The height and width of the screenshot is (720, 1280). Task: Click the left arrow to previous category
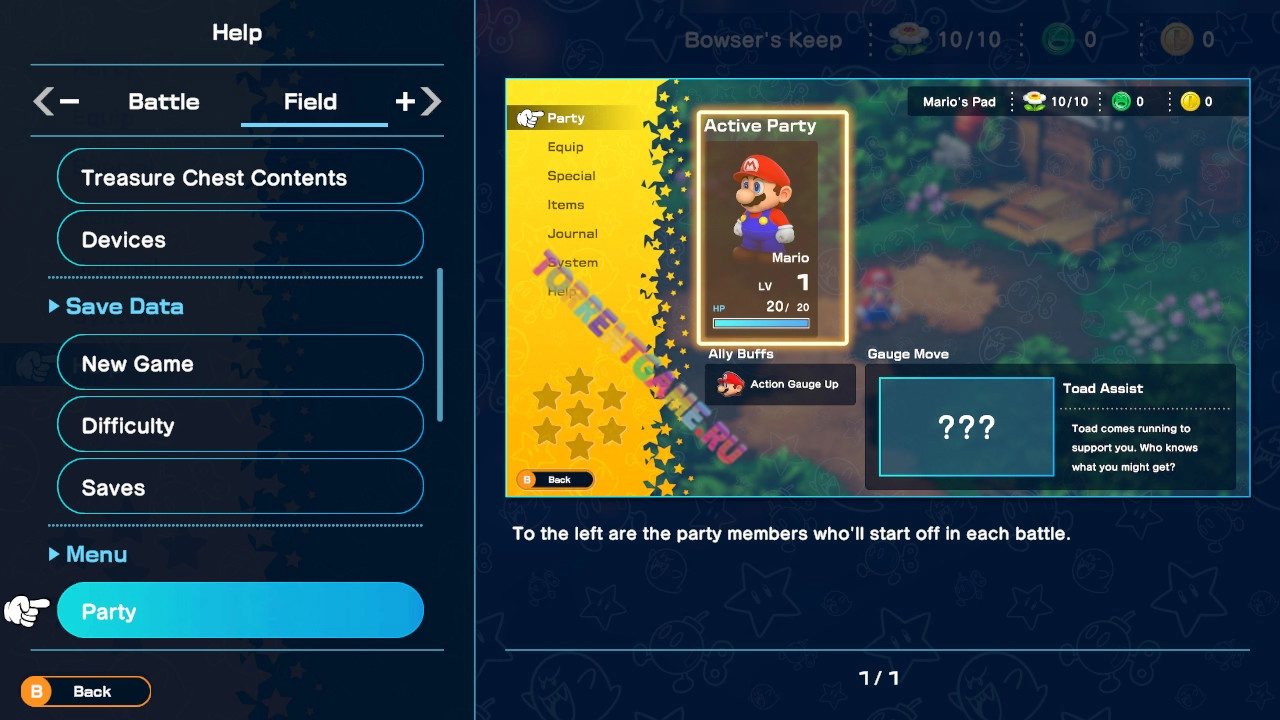tap(44, 101)
